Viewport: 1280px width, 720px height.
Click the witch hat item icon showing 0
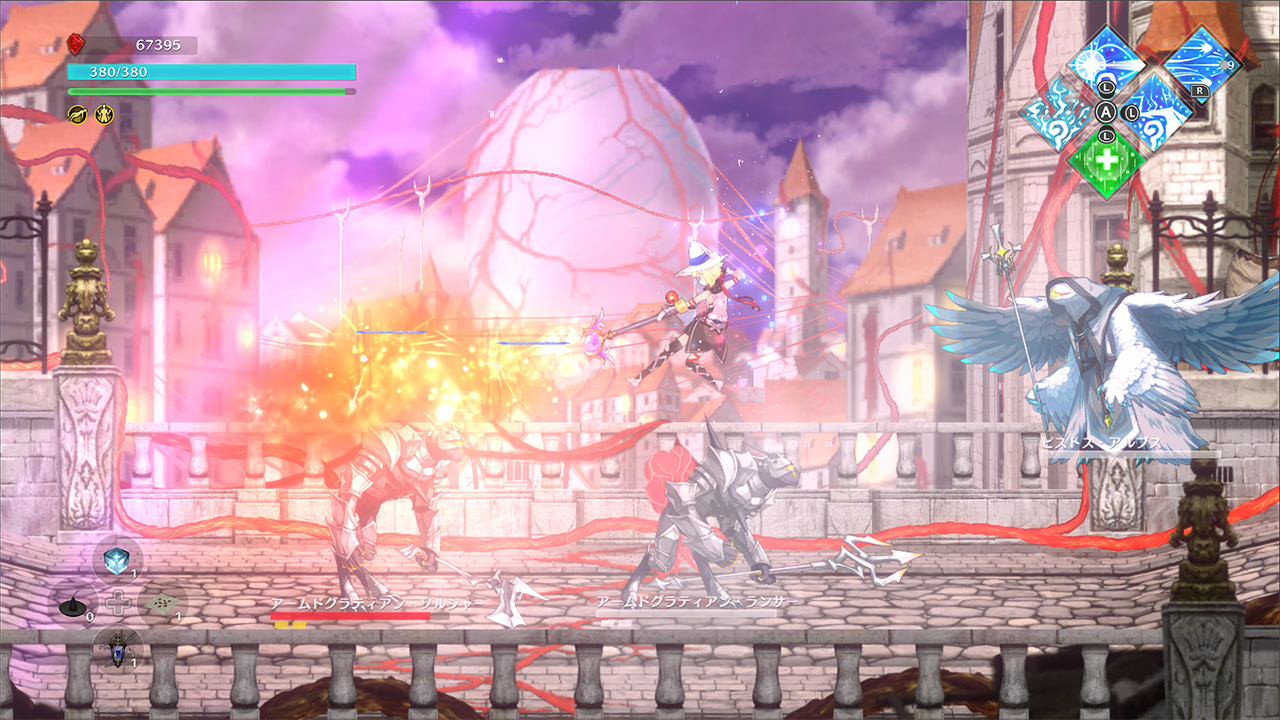[72, 606]
